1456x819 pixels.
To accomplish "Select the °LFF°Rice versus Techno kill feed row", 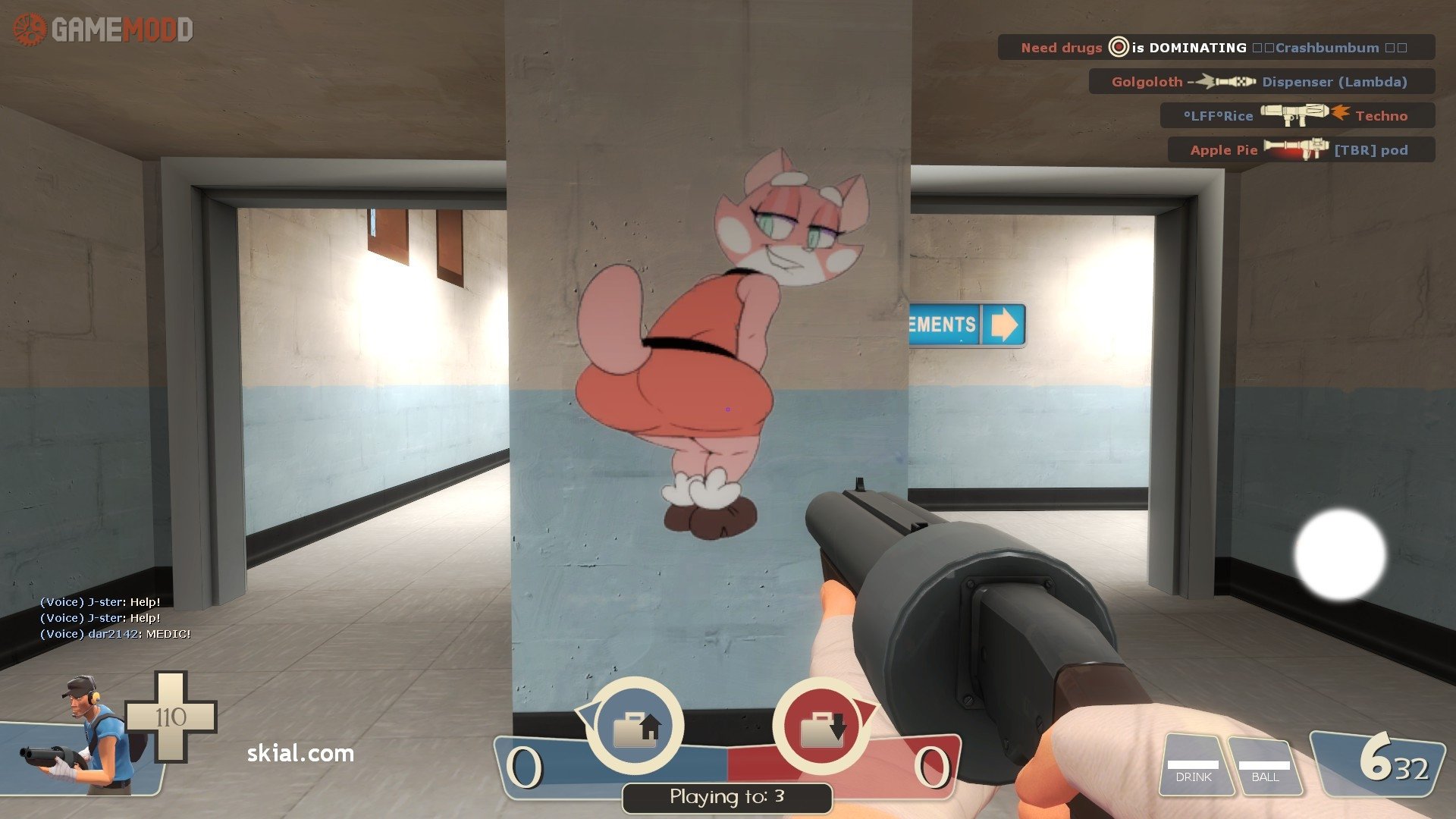I will [1297, 115].
